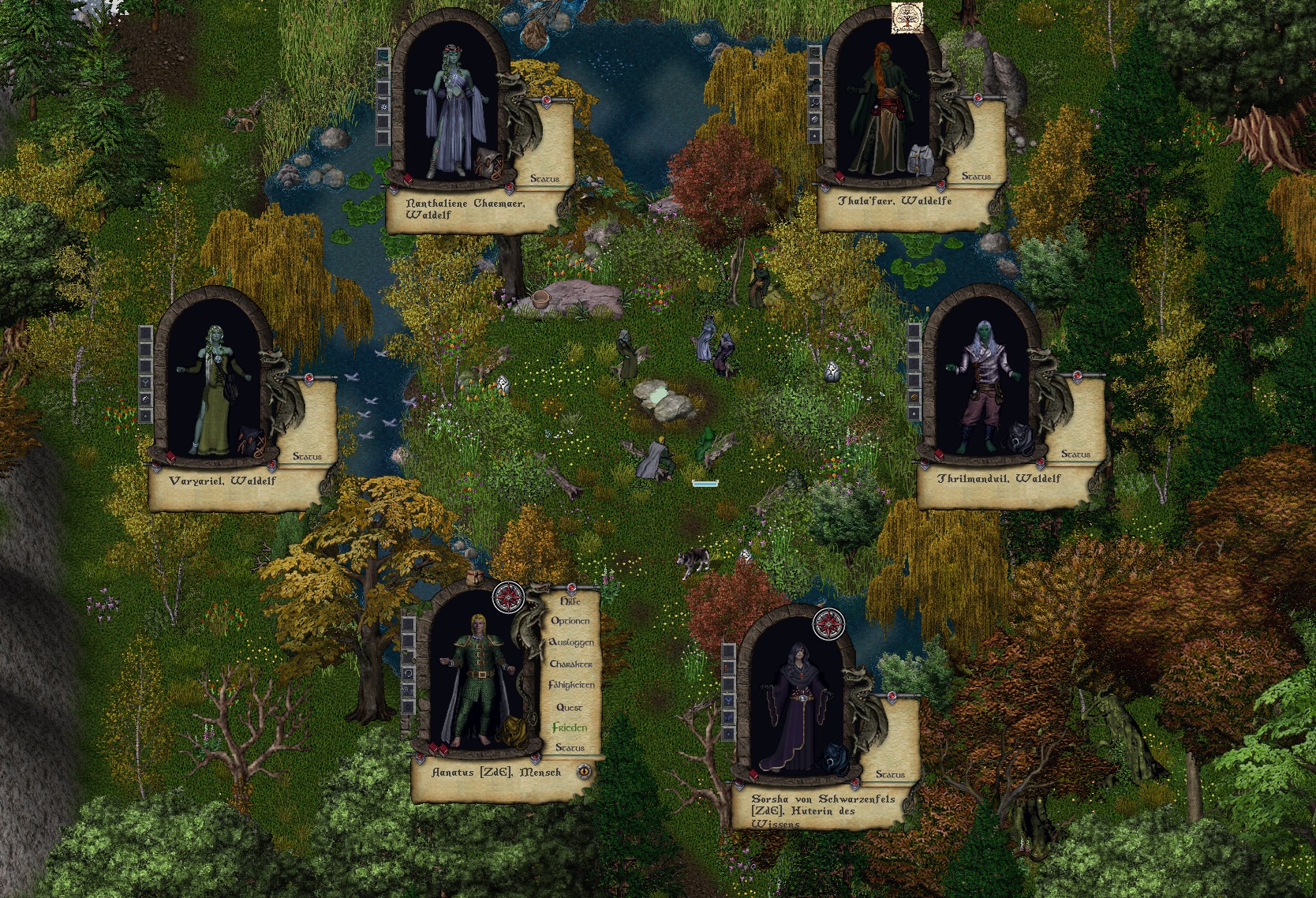1316x898 pixels.
Task: Open Optionen in Aanatus's paperdoll
Action: 570,621
